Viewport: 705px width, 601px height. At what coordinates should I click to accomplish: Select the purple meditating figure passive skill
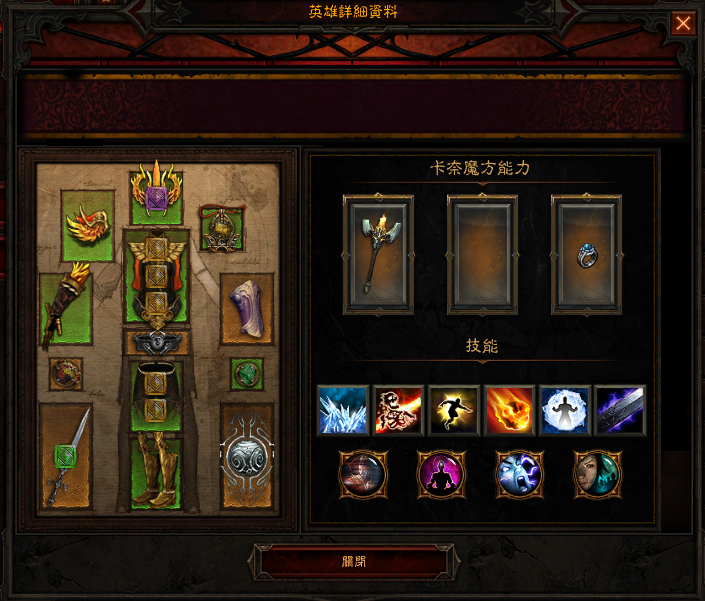441,473
